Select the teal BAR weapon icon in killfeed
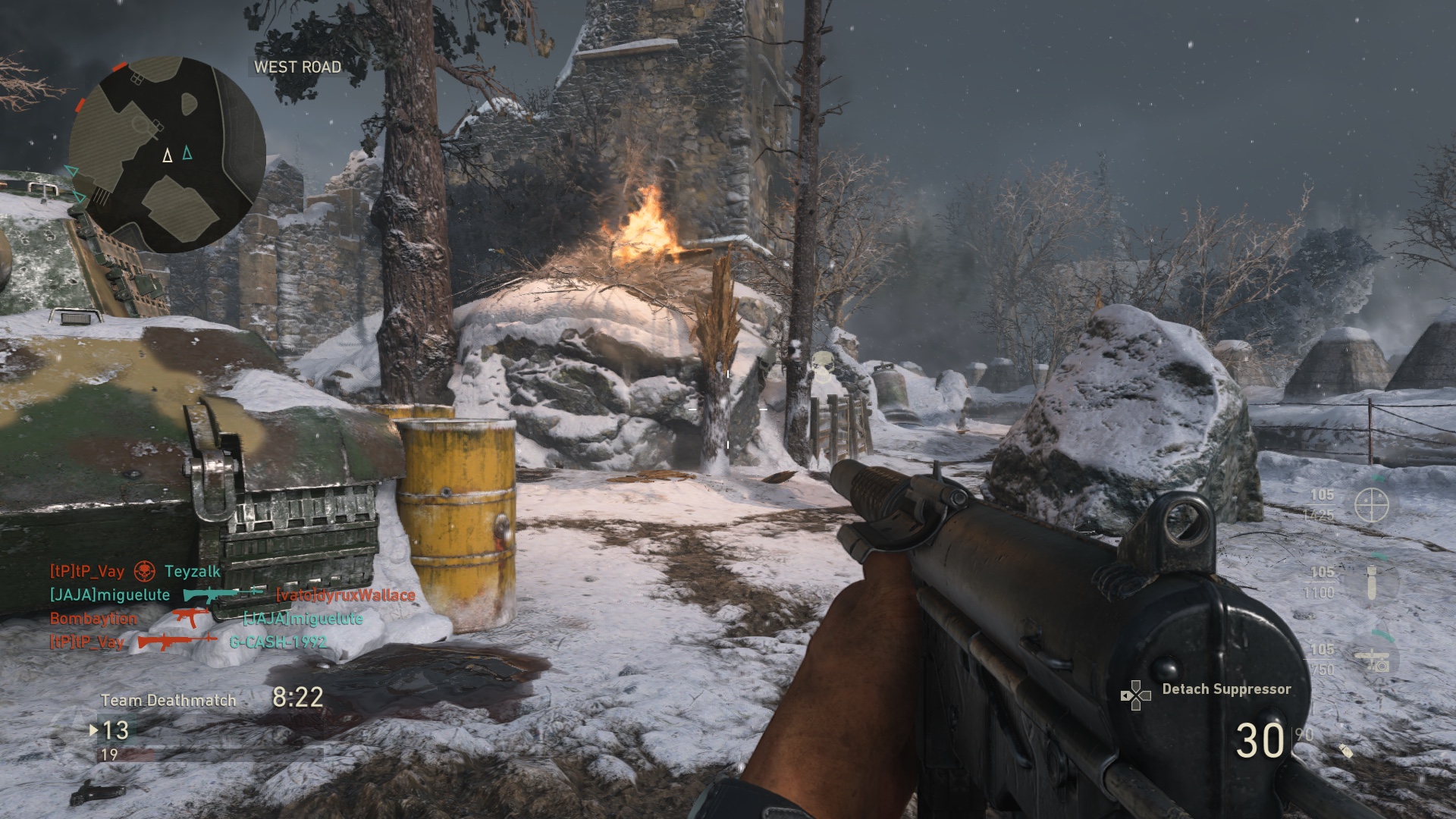The image size is (1456, 819). coord(224,594)
